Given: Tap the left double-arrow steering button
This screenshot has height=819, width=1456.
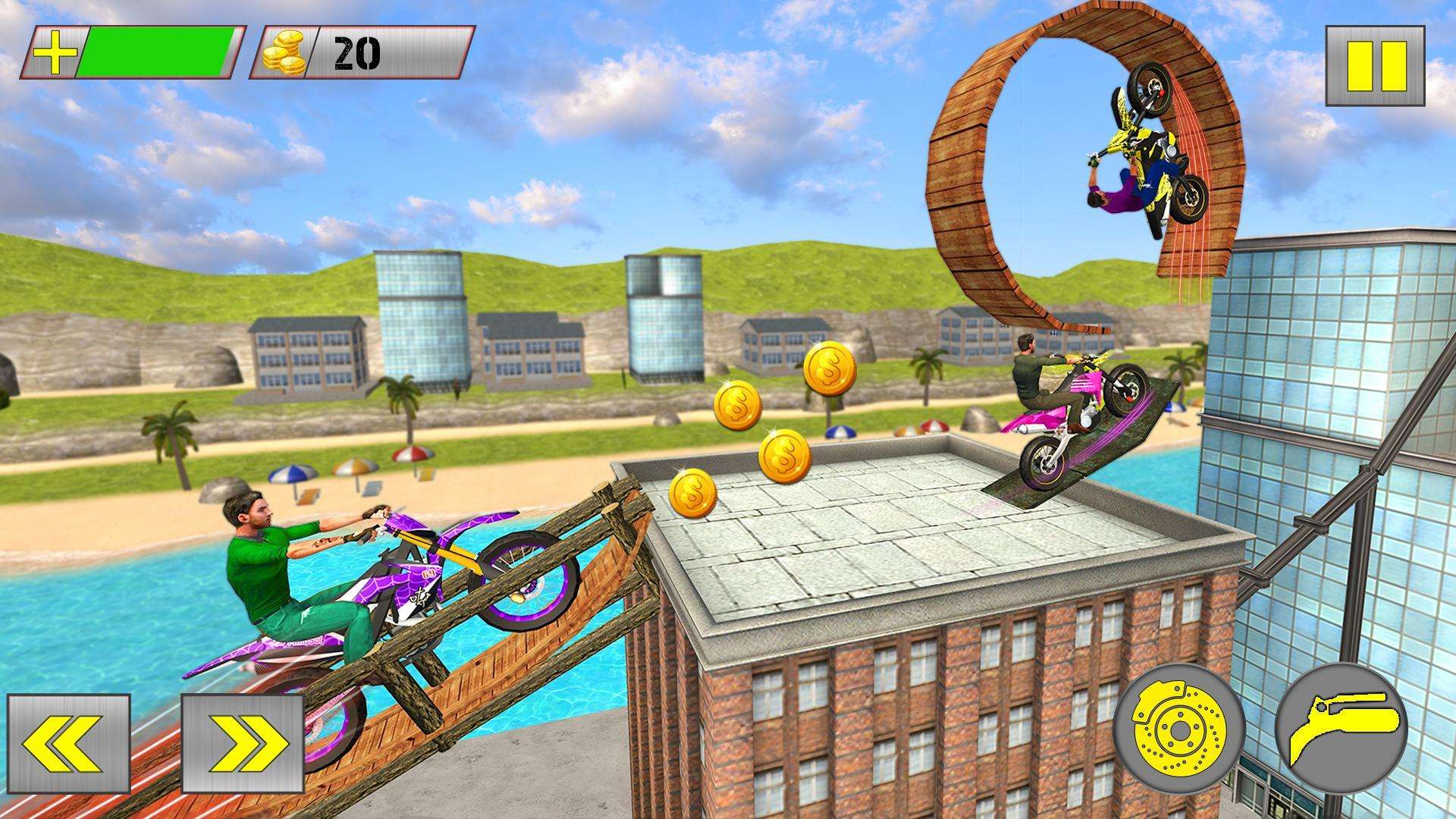Looking at the screenshot, I should click(69, 743).
